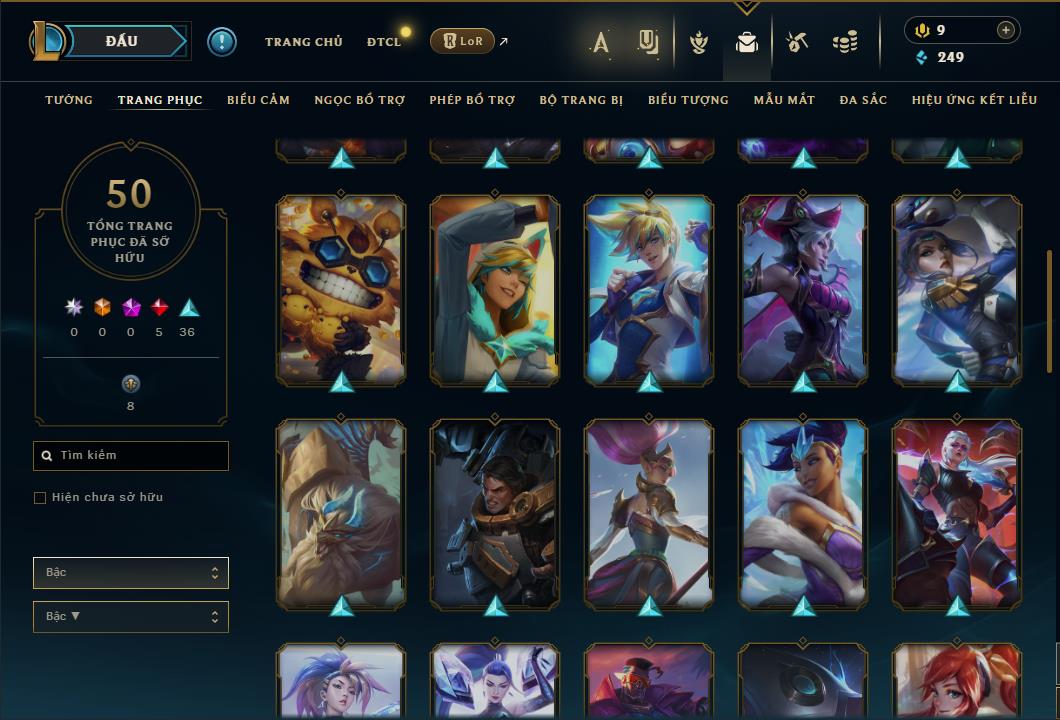Click the Tìm kiếm search field
Screen dimensions: 1060x720
pyautogui.click(x=131, y=456)
